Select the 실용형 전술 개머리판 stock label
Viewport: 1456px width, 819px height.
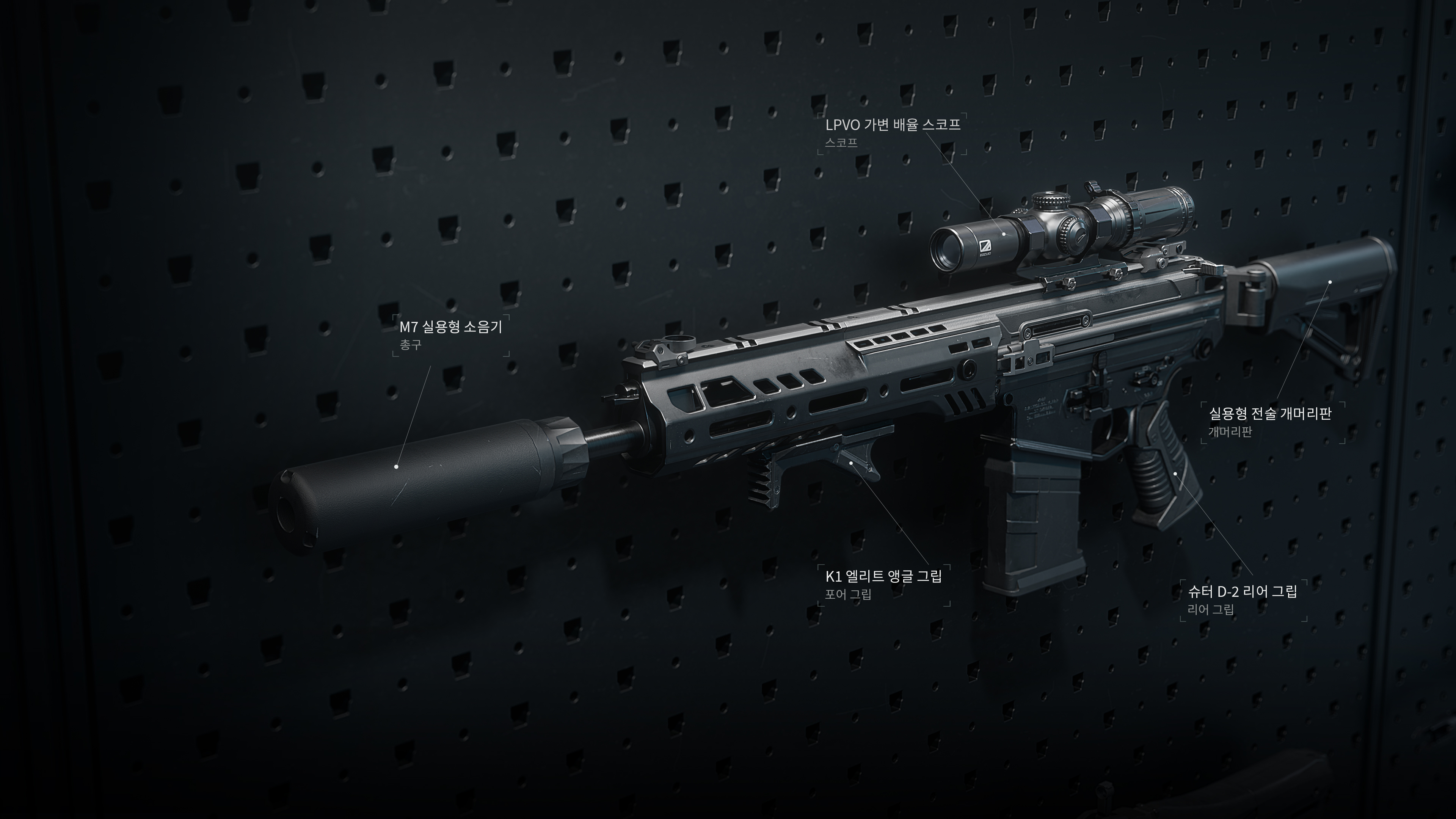click(1269, 414)
